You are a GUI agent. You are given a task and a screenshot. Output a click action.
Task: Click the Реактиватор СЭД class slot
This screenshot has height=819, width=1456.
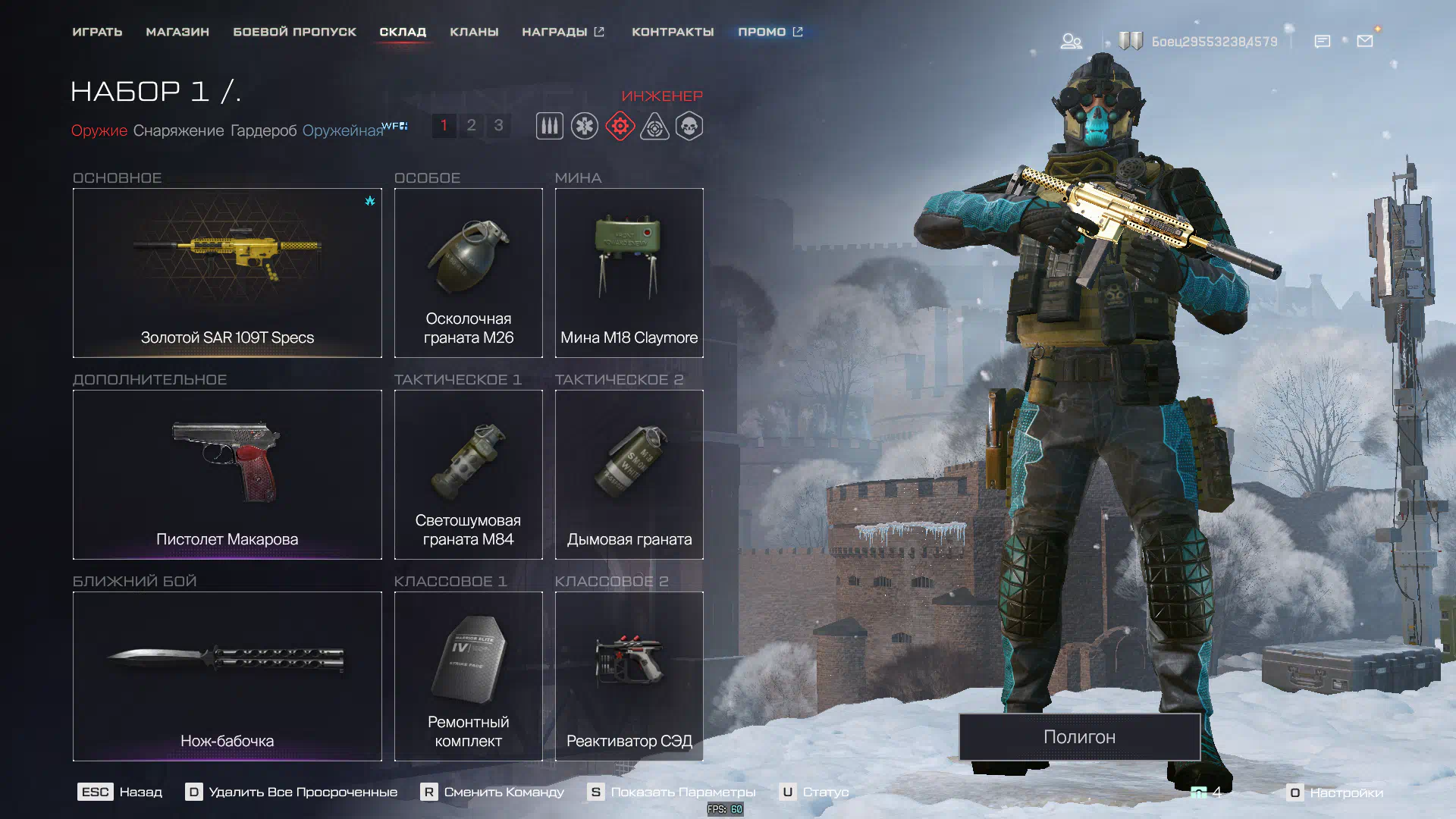click(x=629, y=676)
